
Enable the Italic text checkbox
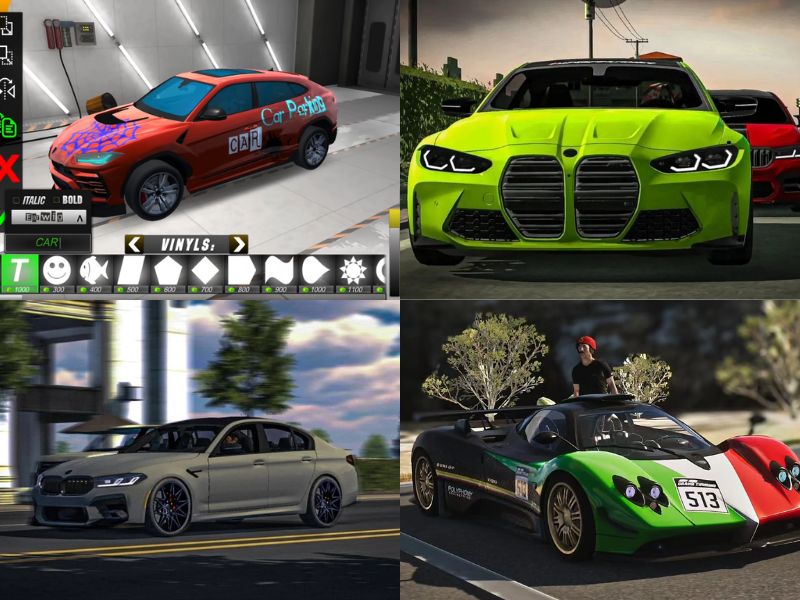click(x=15, y=199)
